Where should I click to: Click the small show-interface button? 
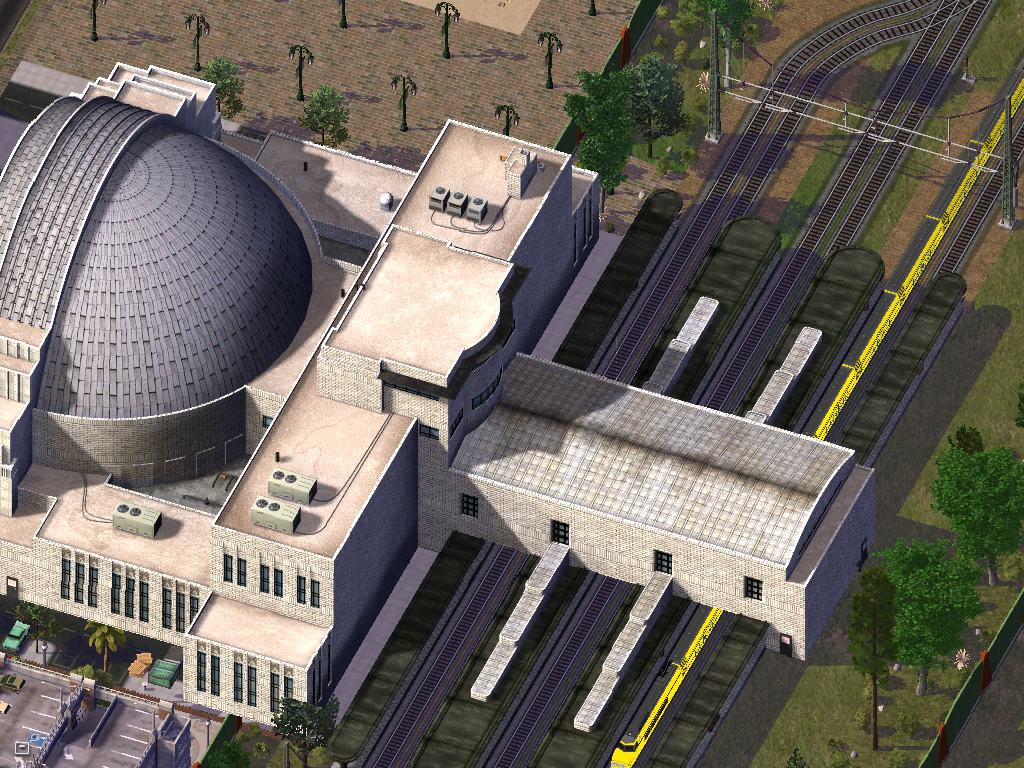click(21, 746)
